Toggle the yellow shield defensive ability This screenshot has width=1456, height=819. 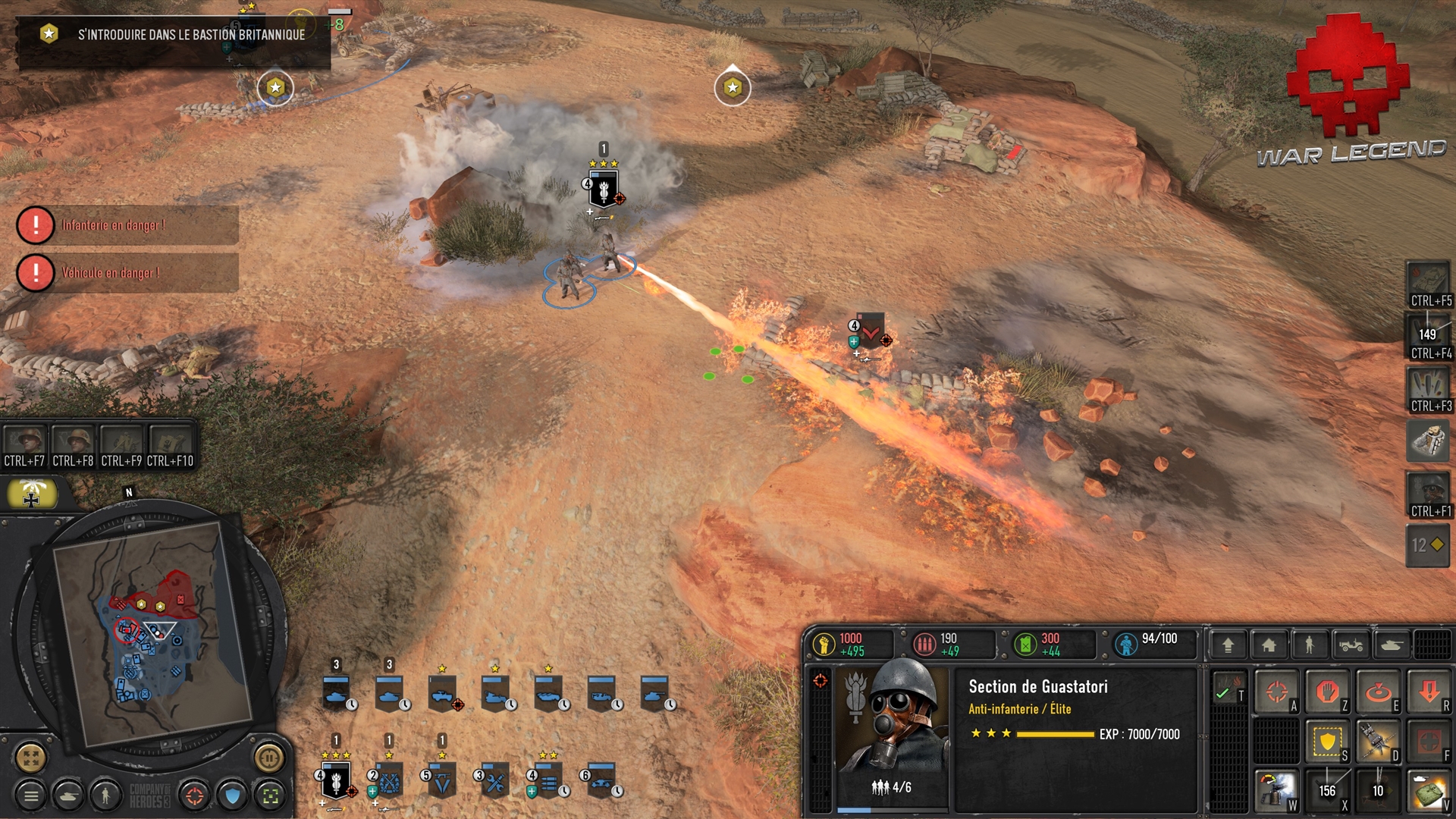pos(1327,741)
